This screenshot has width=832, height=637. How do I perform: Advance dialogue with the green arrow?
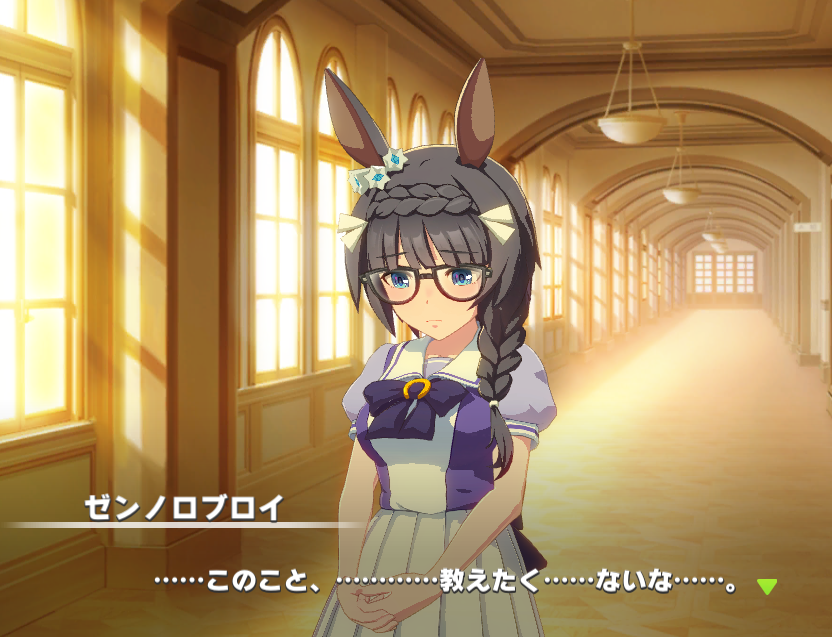tap(766, 586)
